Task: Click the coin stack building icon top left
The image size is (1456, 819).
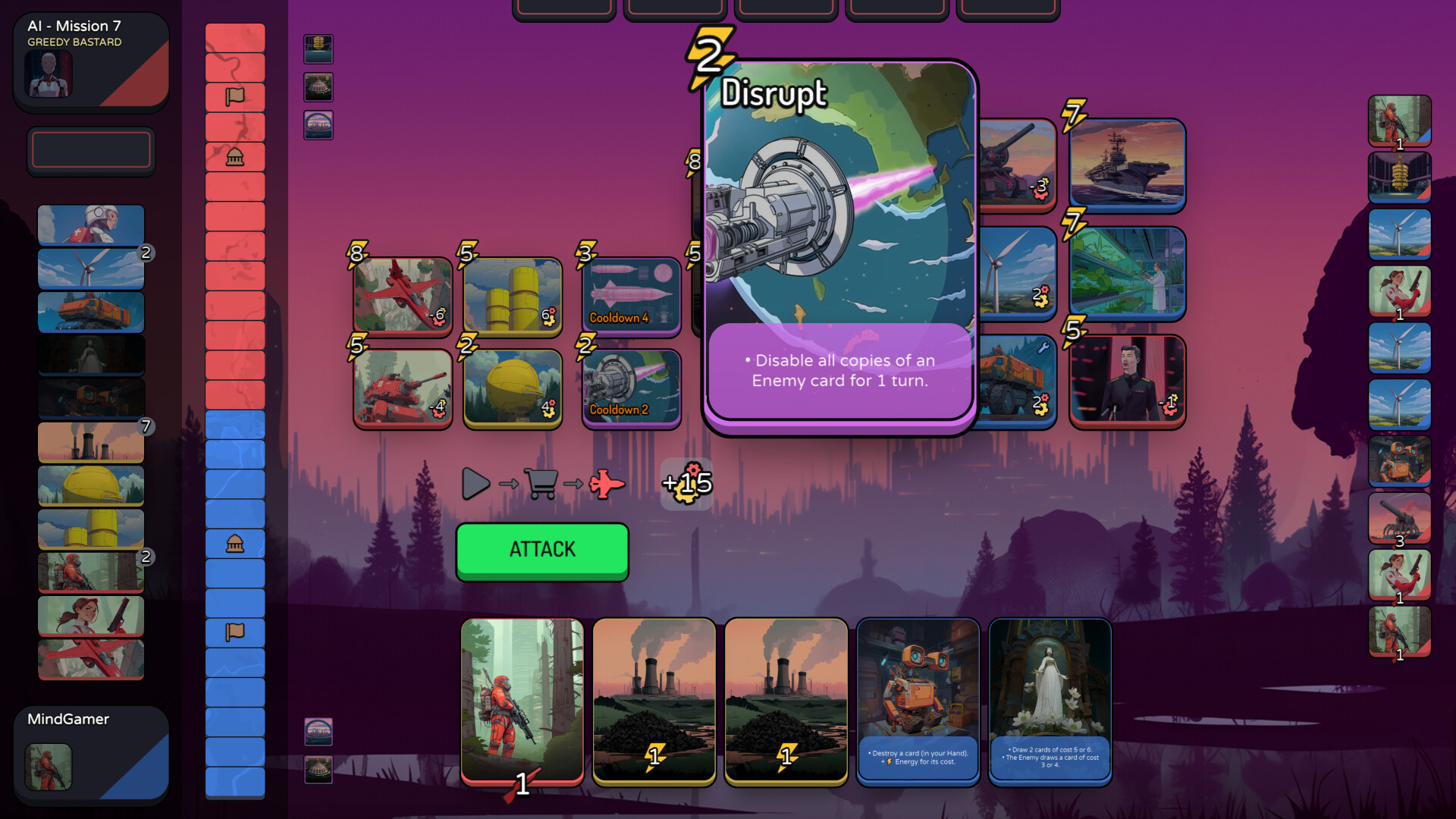Action: coord(318,49)
